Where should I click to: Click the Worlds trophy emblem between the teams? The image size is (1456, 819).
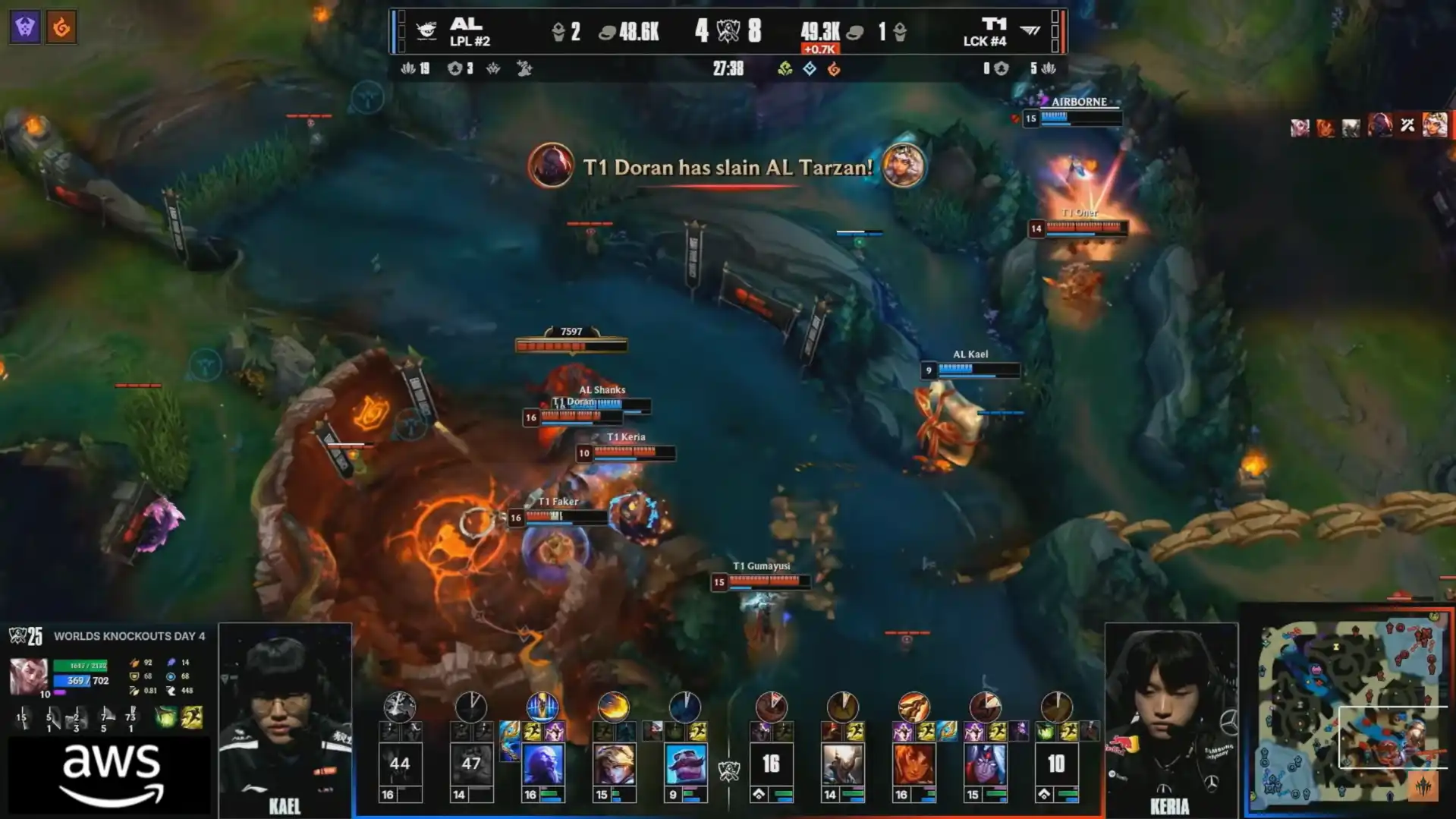728,31
